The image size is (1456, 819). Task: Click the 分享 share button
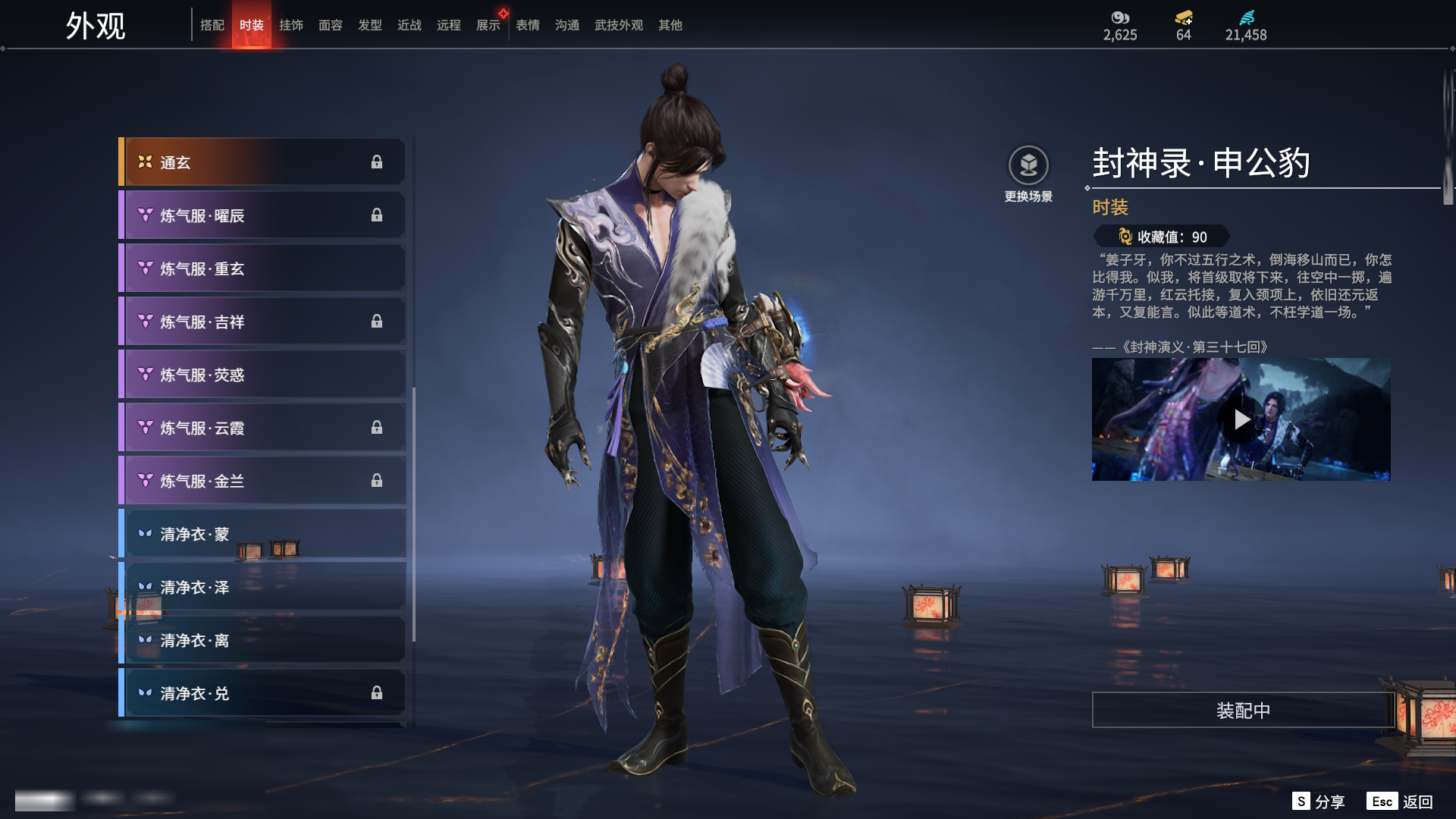pos(1319,802)
